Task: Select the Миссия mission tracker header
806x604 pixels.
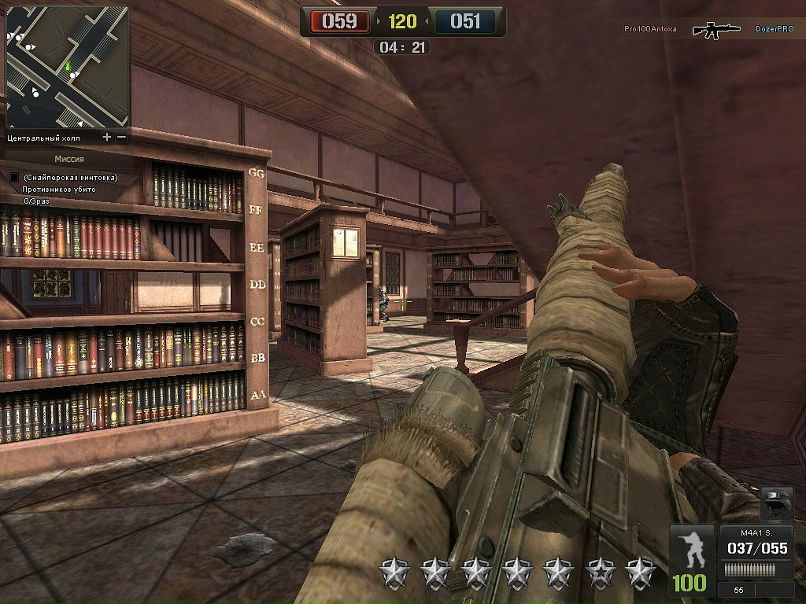Action: pyautogui.click(x=68, y=158)
